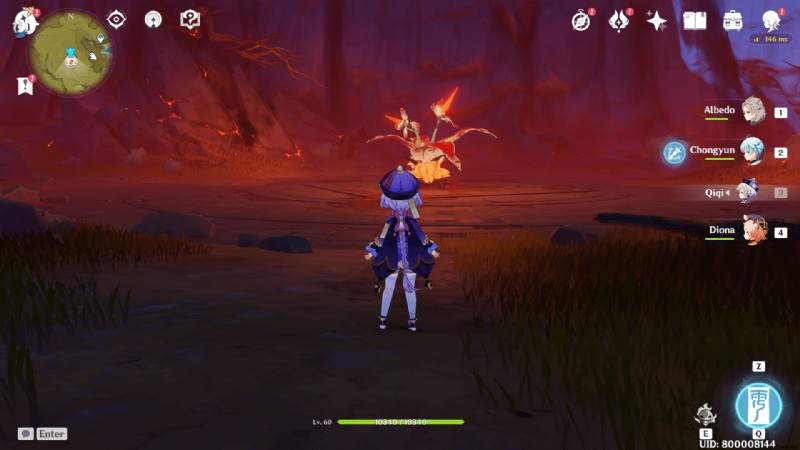The height and width of the screenshot is (450, 800).
Task: Open the character head icon
Action: pos(771,21)
